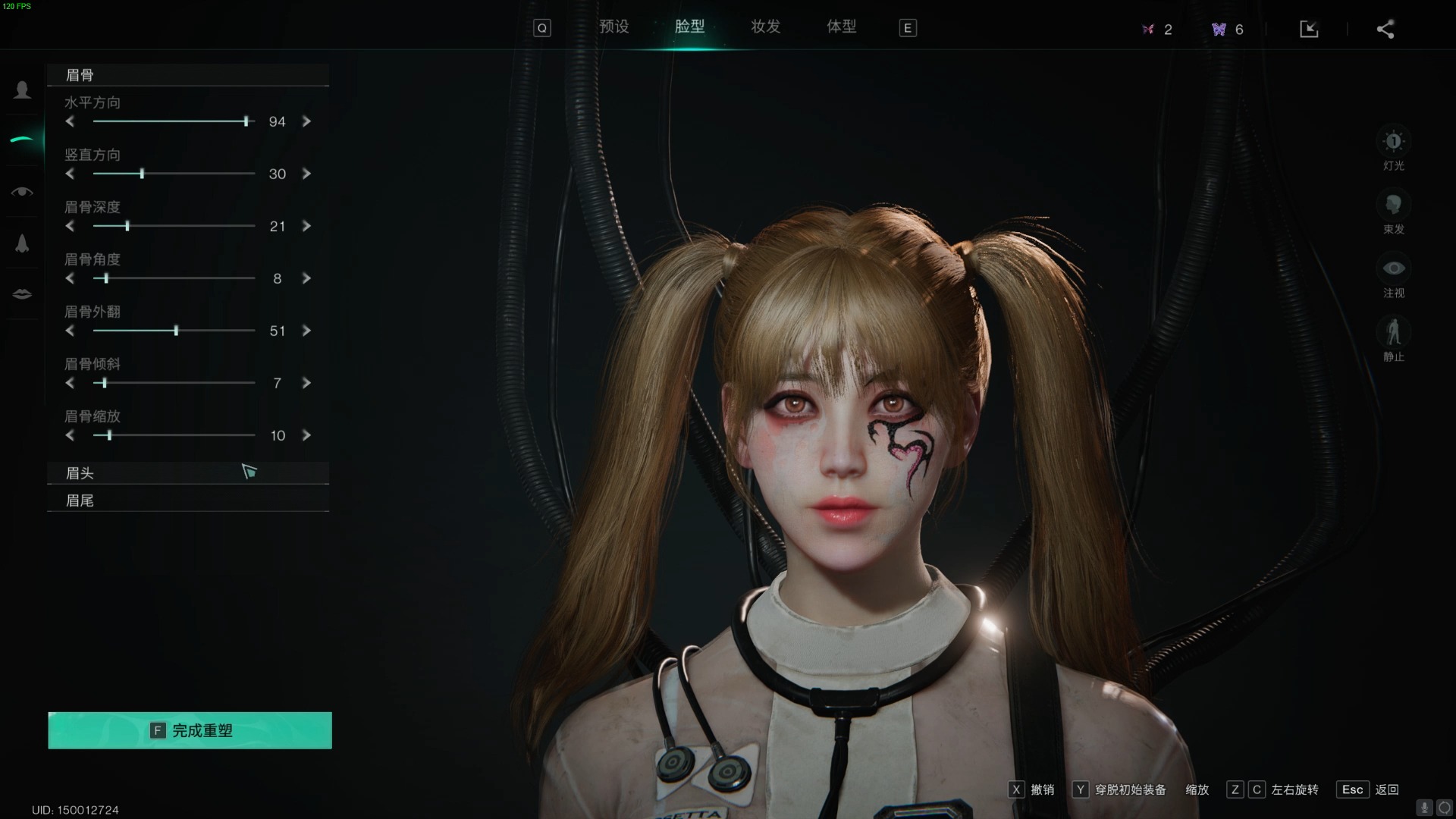Increase 水平方向 value with right arrow
This screenshot has width=1456, height=819.
click(306, 121)
